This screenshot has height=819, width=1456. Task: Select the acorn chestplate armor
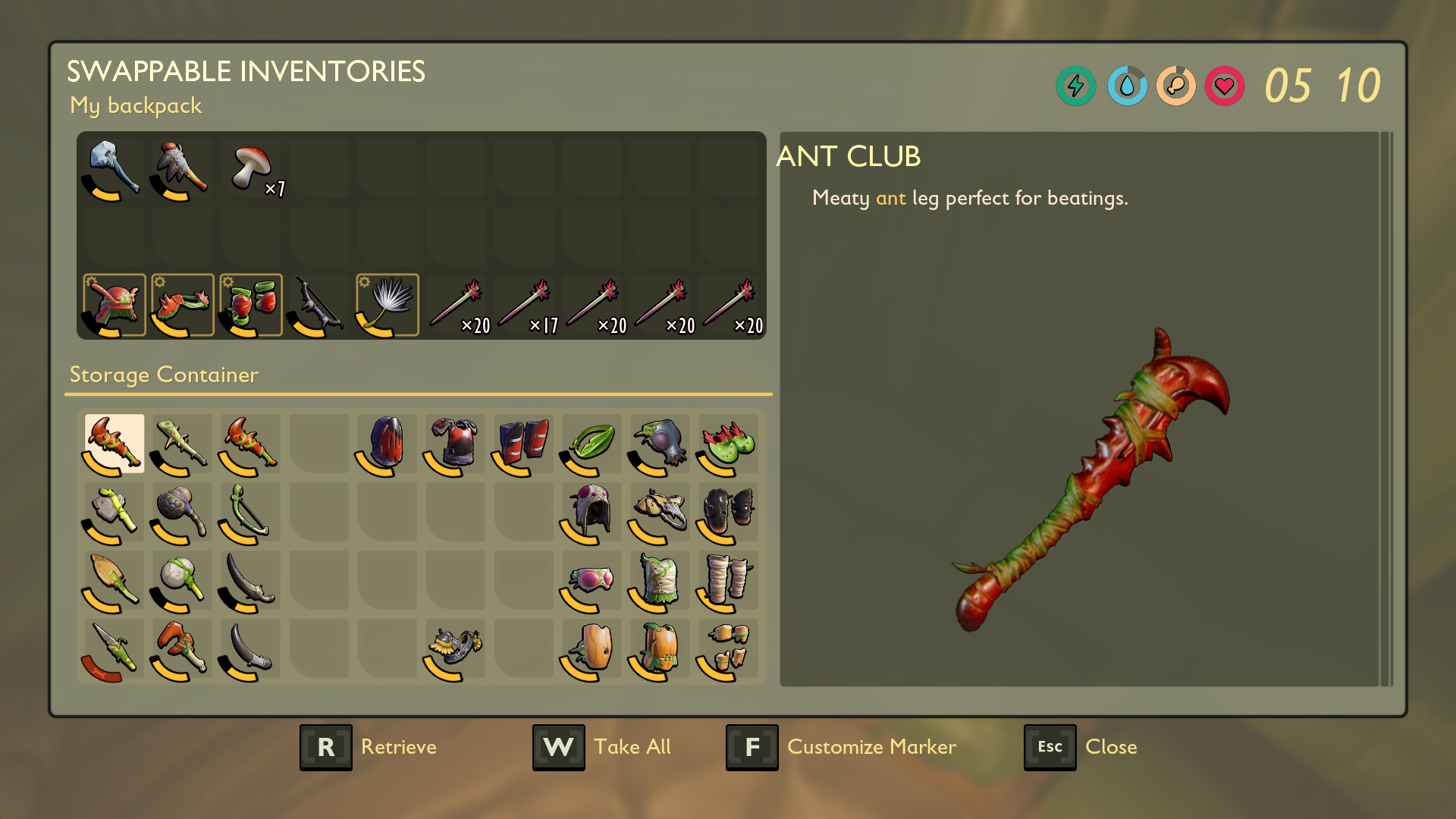(x=660, y=650)
